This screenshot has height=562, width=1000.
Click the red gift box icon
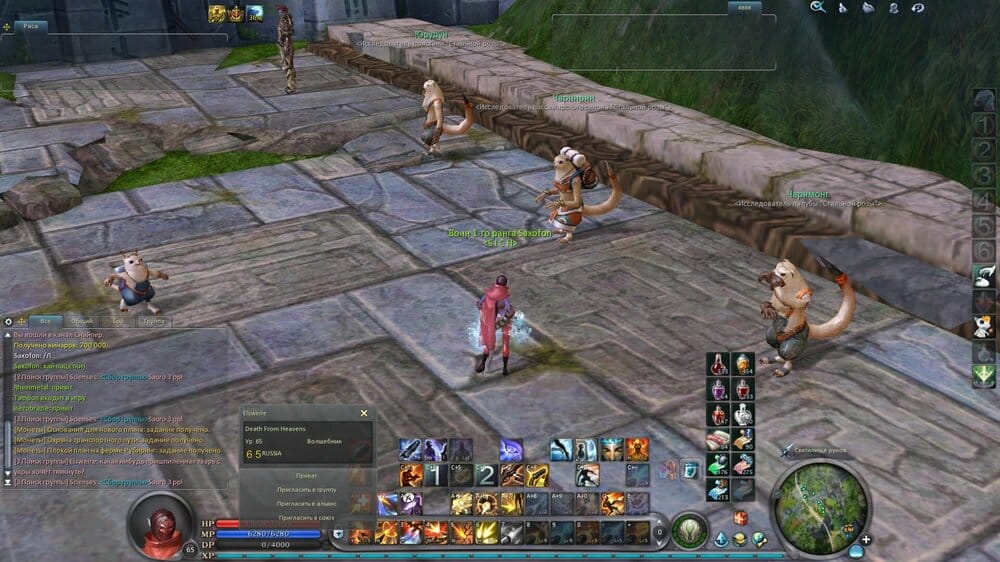740,518
